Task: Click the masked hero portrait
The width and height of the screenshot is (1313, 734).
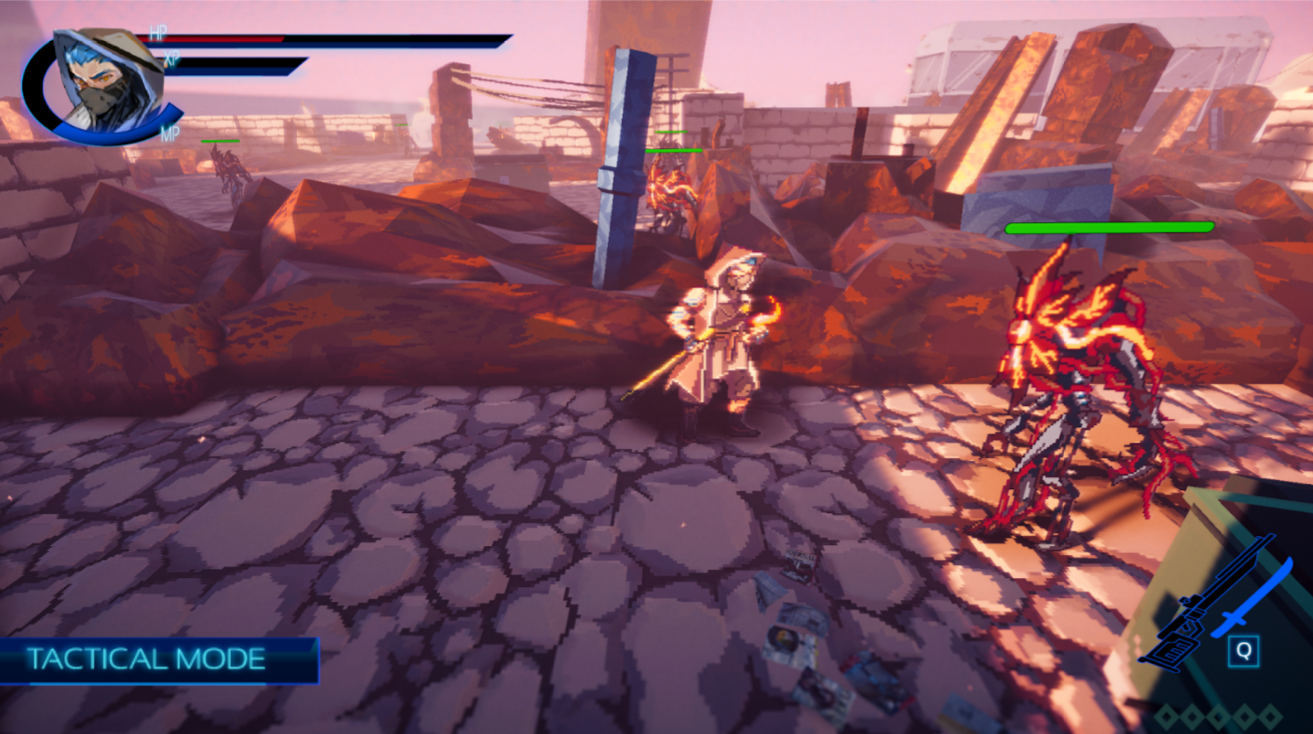Action: tap(106, 82)
